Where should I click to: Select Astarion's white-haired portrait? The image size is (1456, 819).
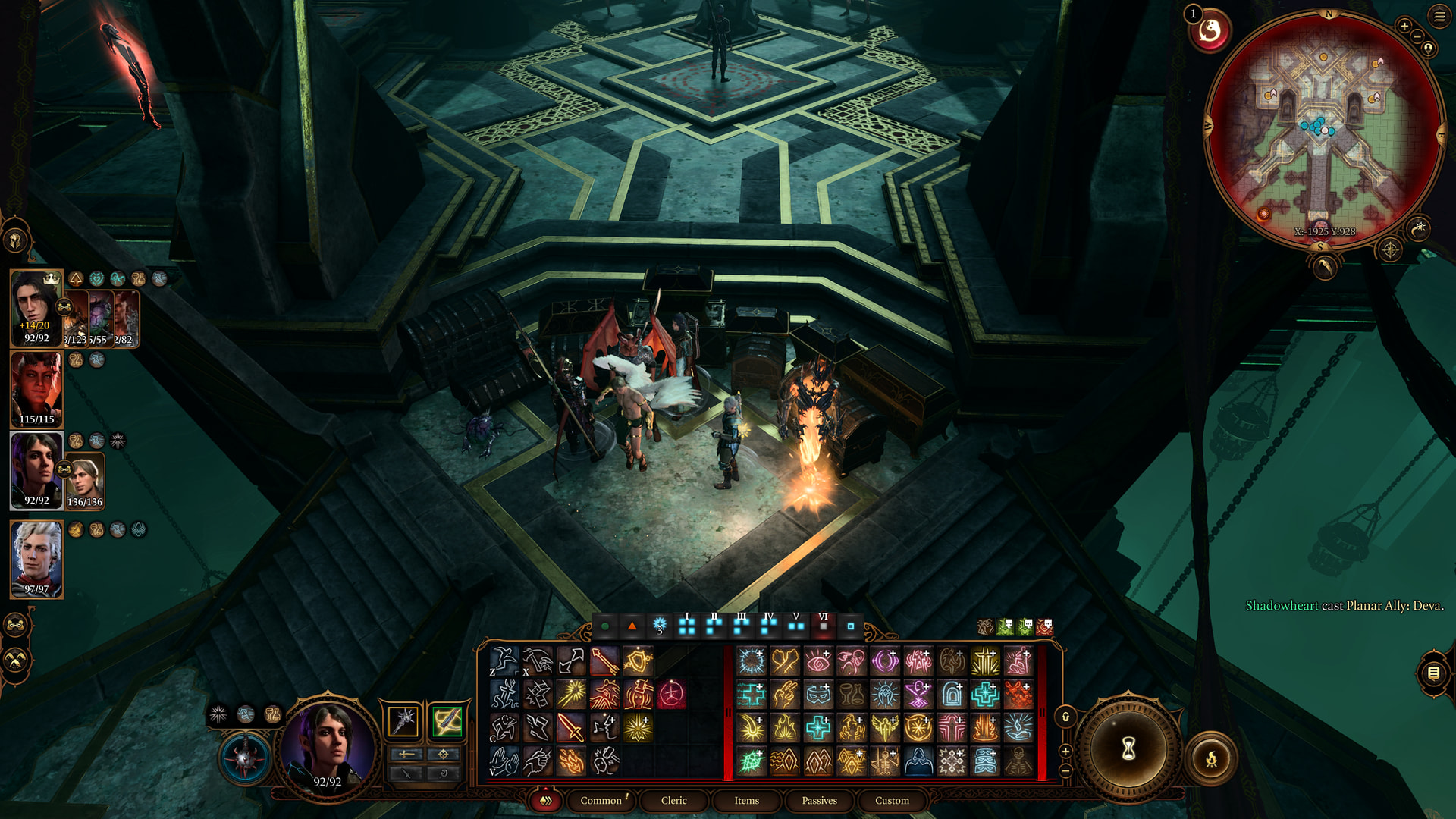pos(36,557)
